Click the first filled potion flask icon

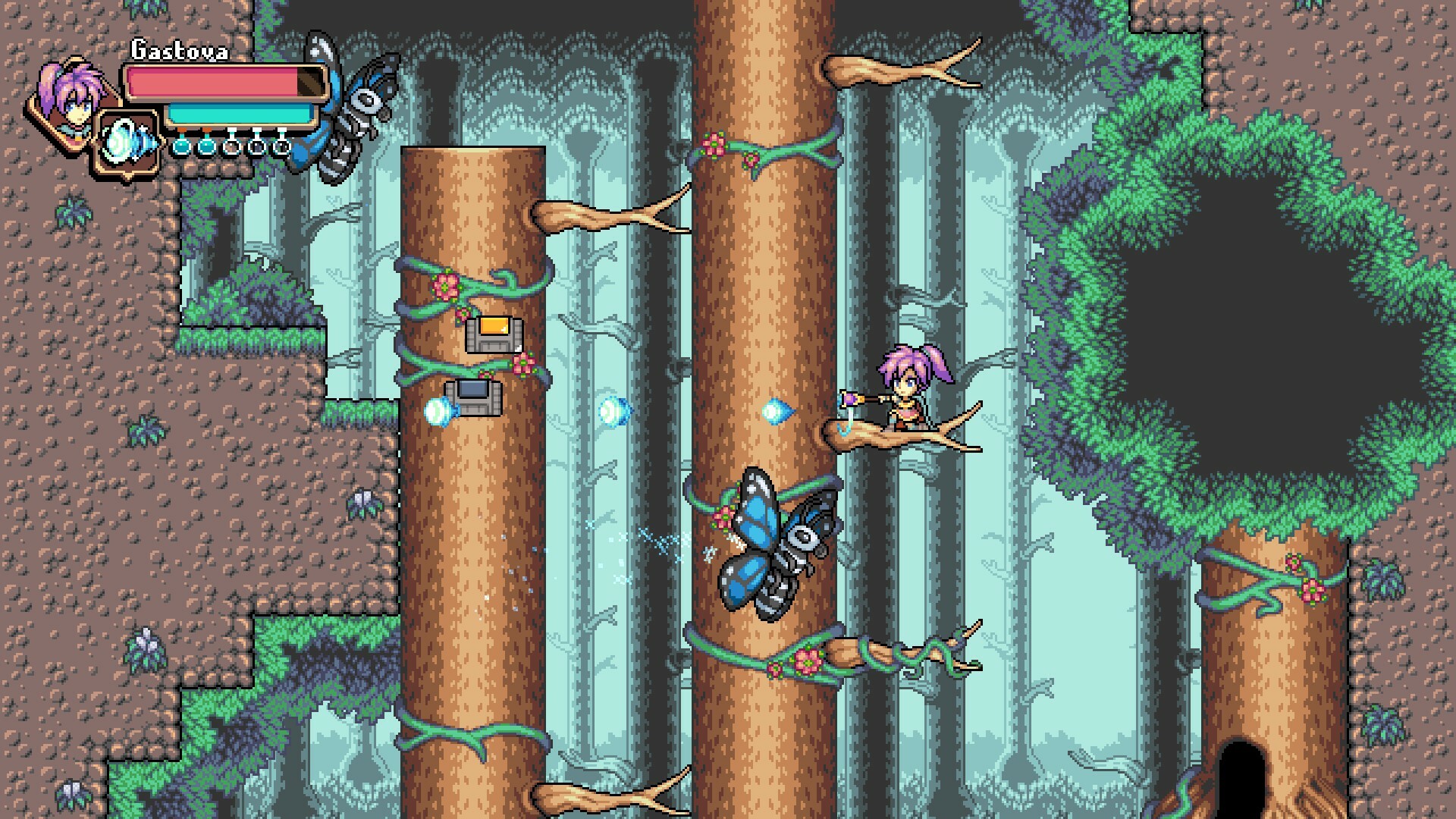[181, 148]
